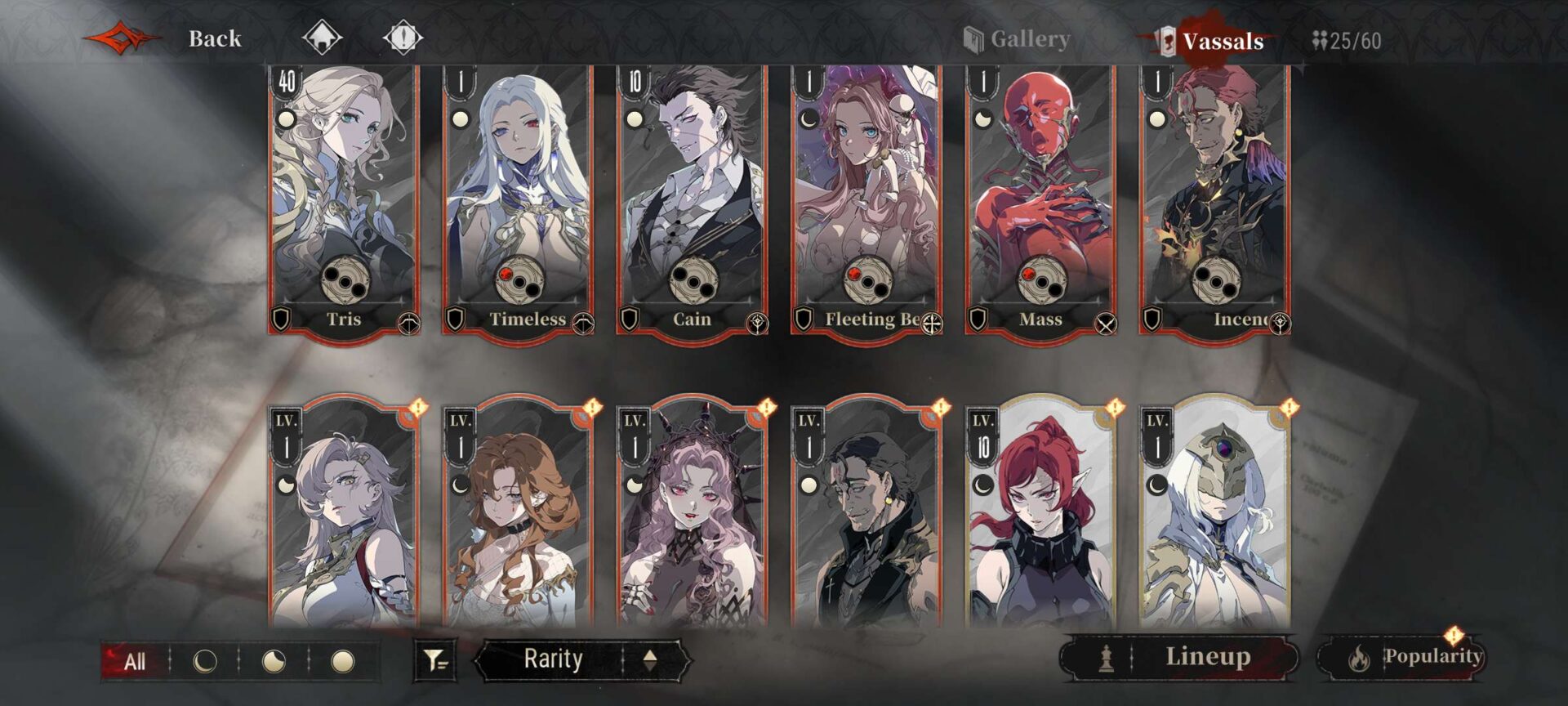Pick the white-hooded masked vassal card

pyautogui.click(x=1214, y=515)
